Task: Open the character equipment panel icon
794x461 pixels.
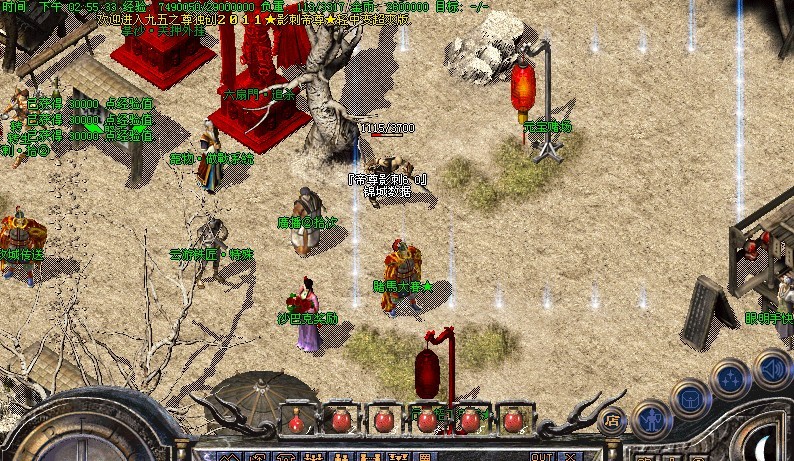Action: click(x=652, y=417)
